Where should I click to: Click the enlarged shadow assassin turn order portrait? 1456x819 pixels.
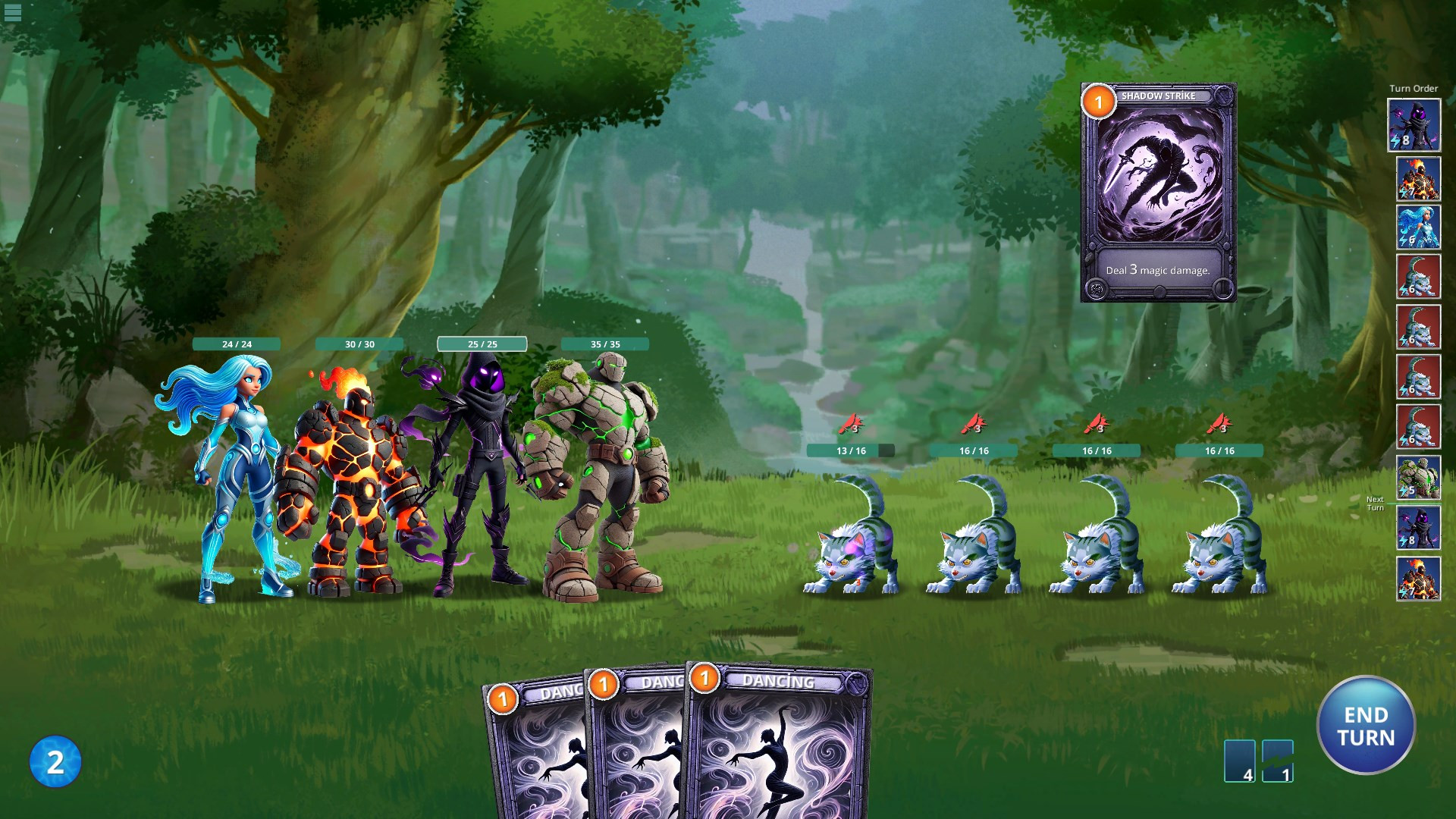pos(1414,125)
